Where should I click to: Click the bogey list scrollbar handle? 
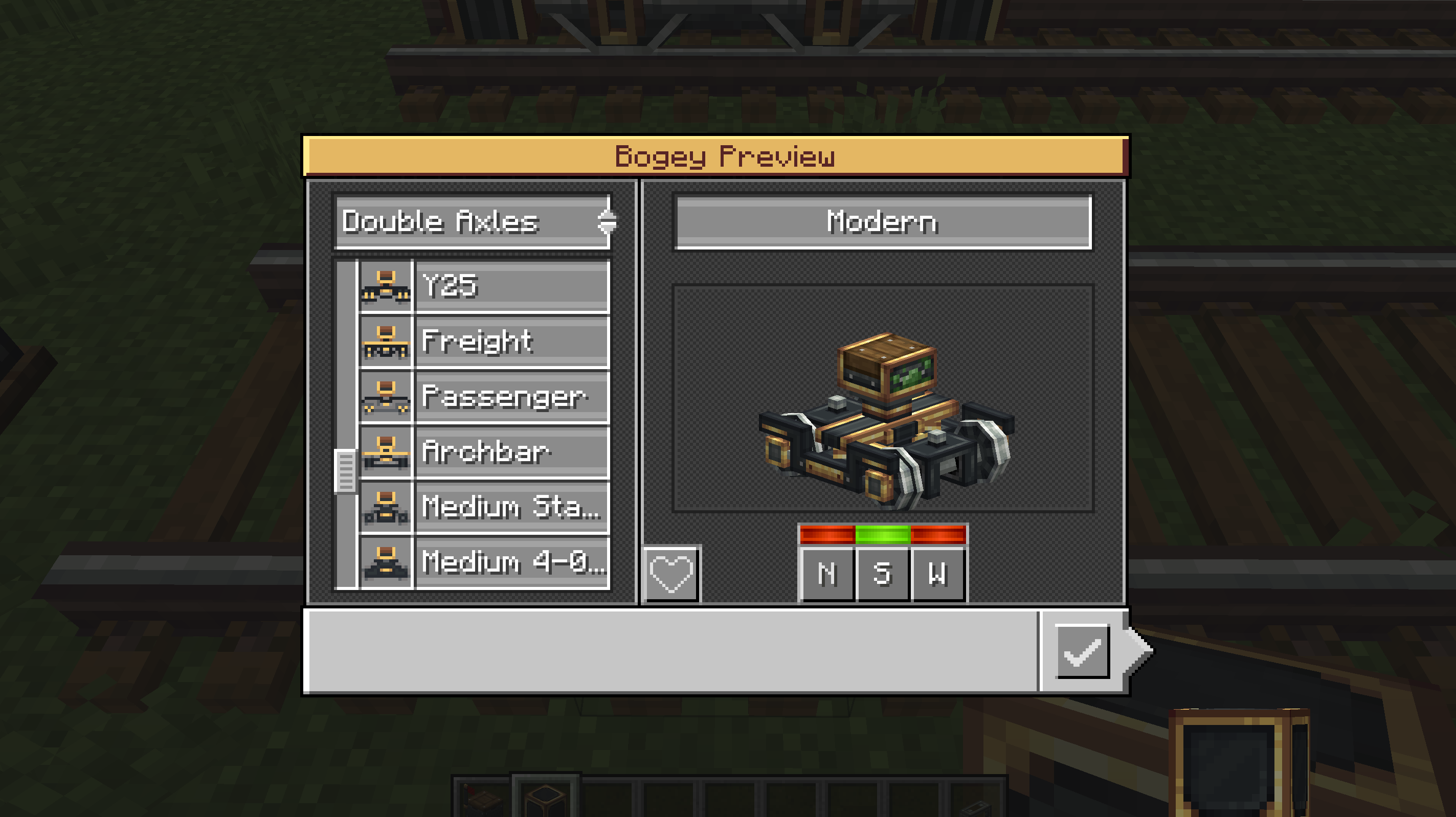[x=345, y=471]
